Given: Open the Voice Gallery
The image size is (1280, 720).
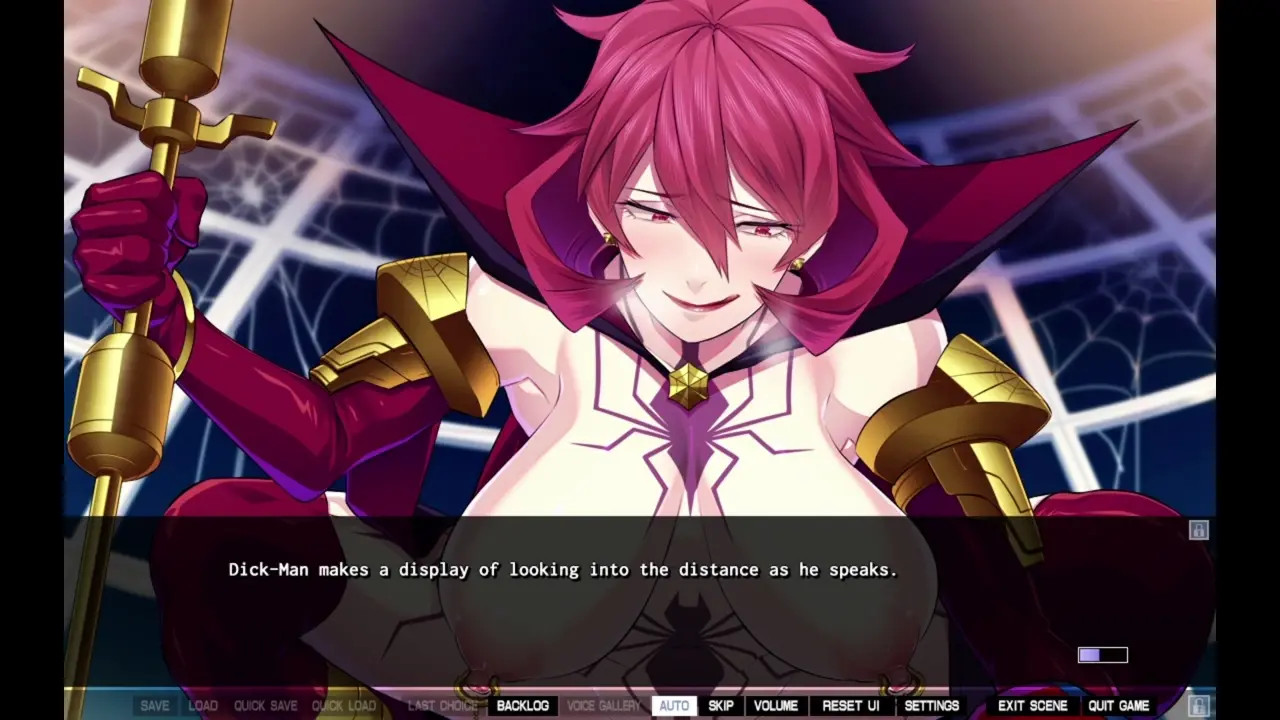Looking at the screenshot, I should [x=603, y=706].
